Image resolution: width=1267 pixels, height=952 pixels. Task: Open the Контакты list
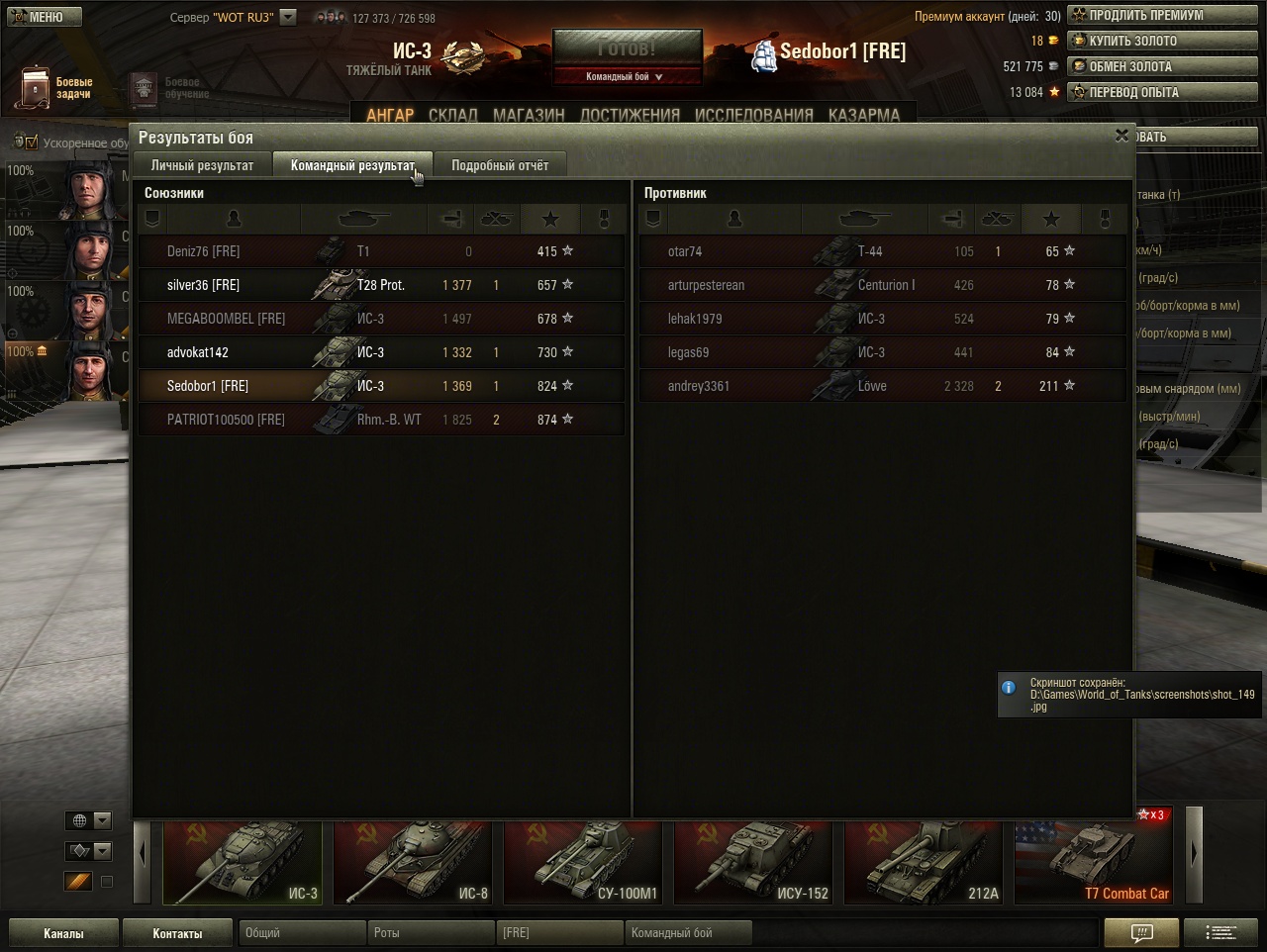point(177,933)
